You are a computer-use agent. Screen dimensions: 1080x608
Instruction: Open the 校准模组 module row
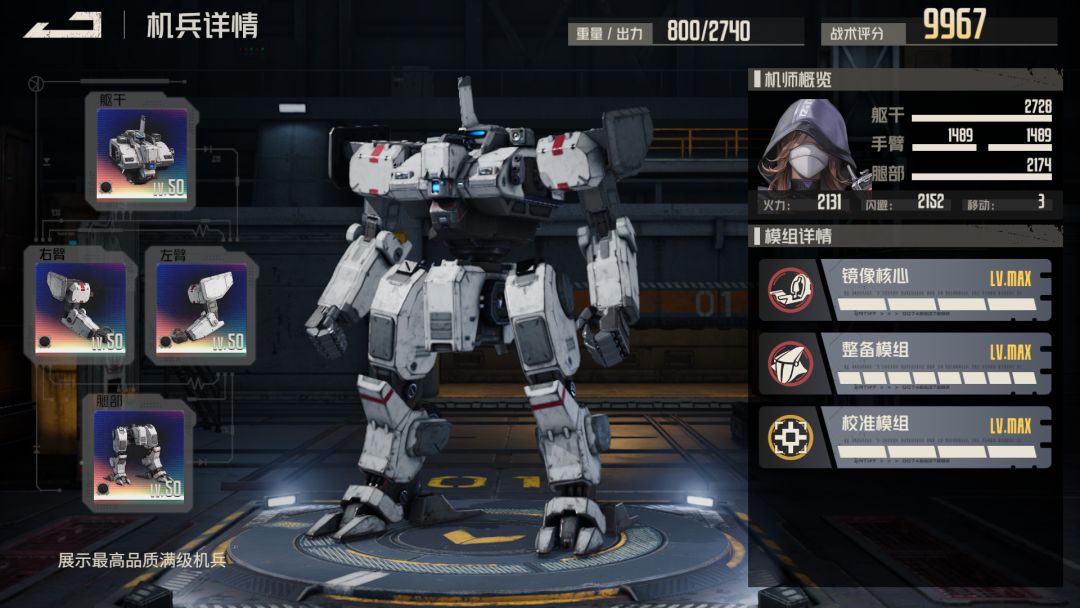click(x=905, y=437)
